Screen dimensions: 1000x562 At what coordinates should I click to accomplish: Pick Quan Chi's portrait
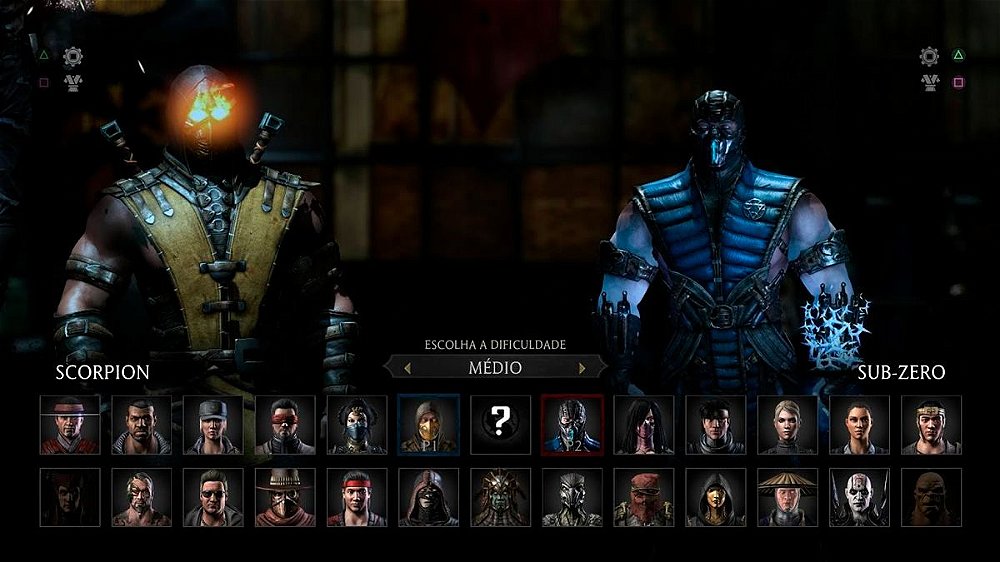click(x=859, y=497)
